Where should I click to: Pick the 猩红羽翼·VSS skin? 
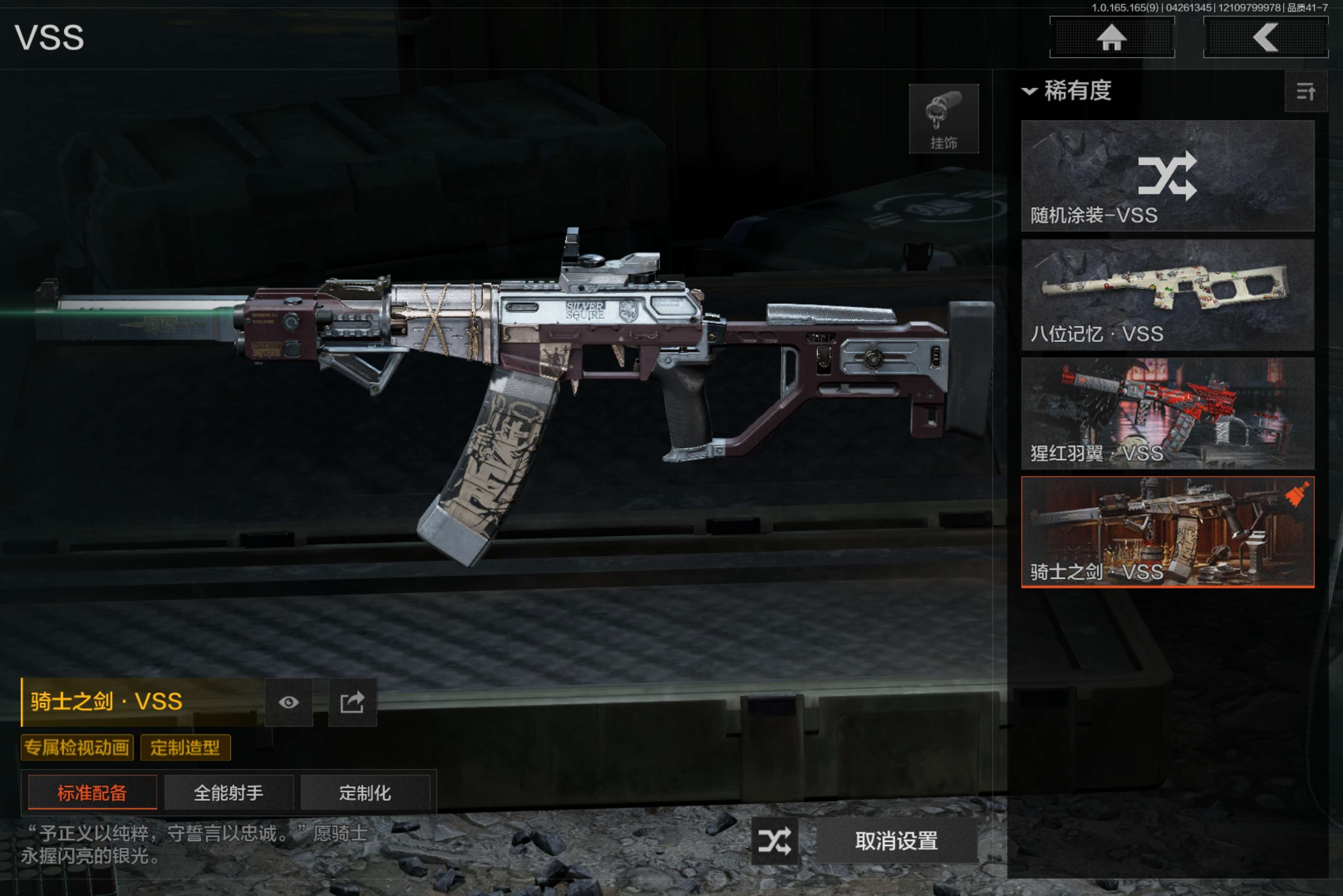point(1167,413)
